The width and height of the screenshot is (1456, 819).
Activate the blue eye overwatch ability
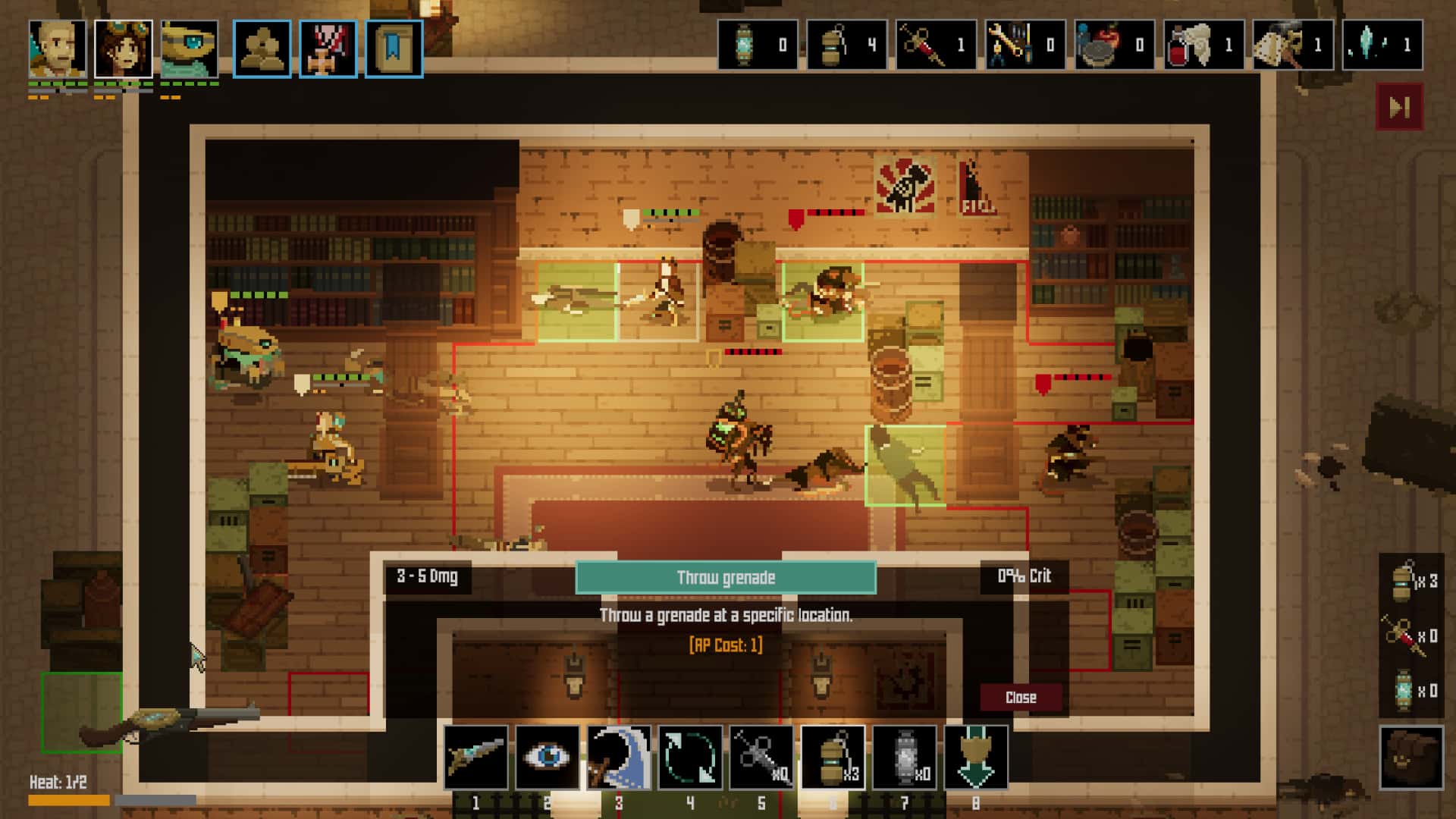(547, 757)
